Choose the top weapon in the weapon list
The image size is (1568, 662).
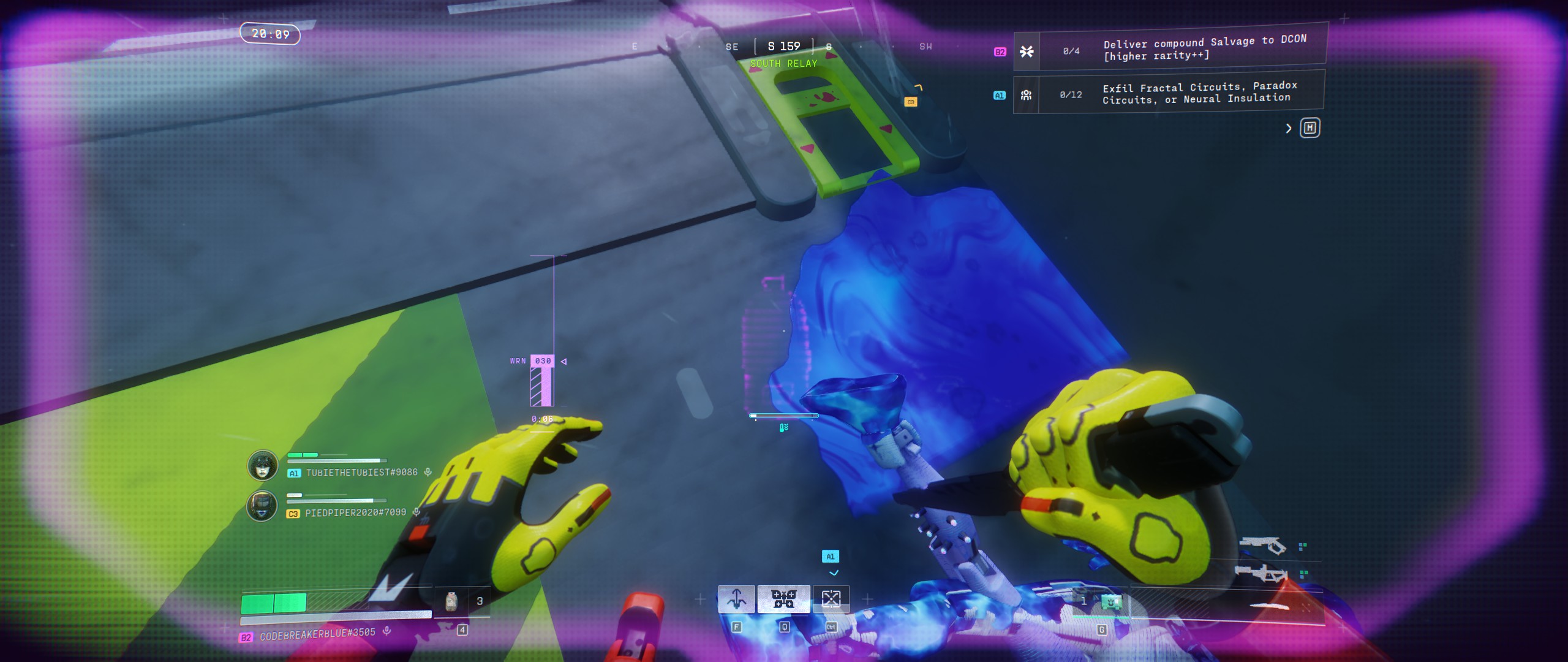pos(1262,544)
